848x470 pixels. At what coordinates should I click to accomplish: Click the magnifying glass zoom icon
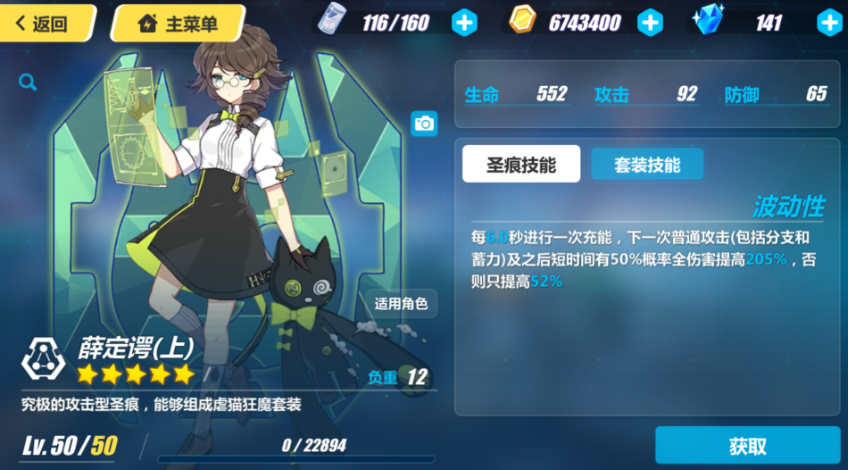pyautogui.click(x=27, y=83)
